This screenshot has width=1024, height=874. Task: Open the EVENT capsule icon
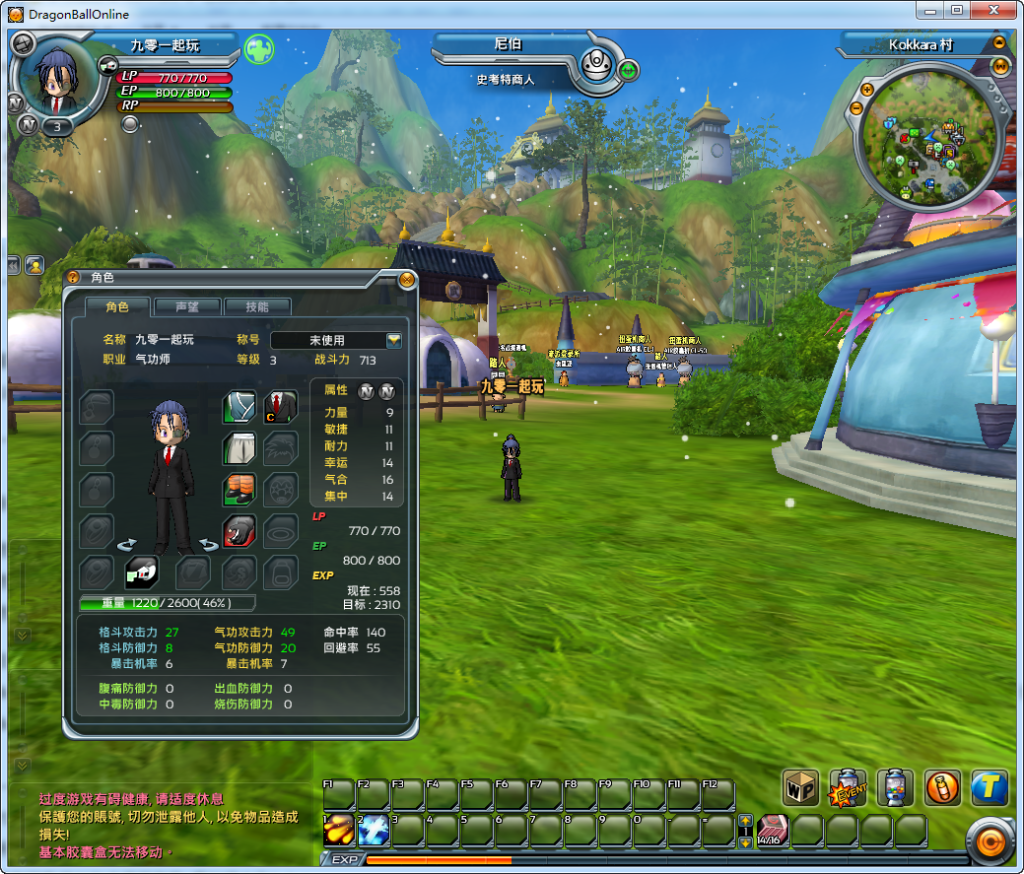pos(847,787)
